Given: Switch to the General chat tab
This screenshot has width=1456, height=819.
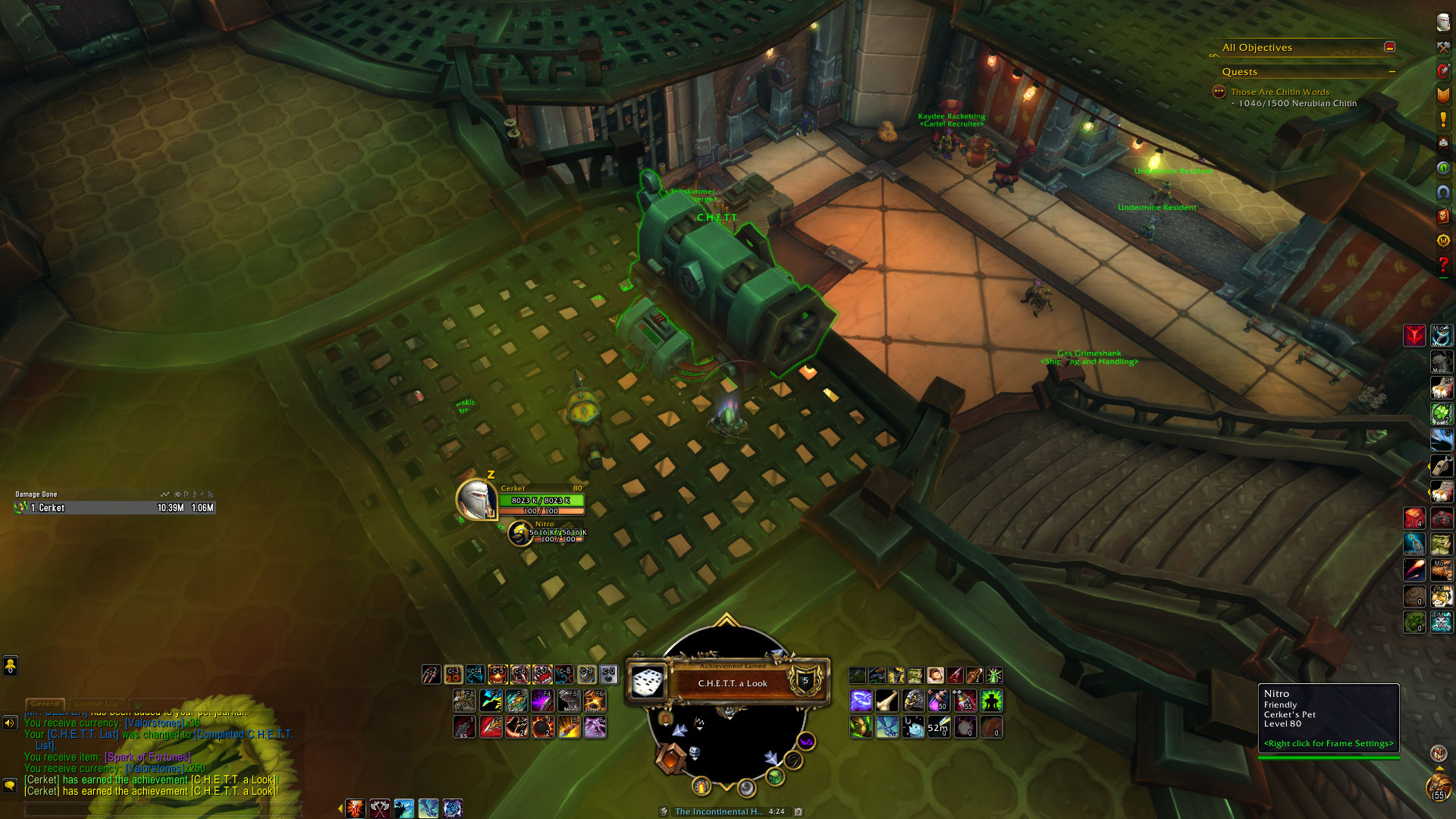Looking at the screenshot, I should click(x=45, y=704).
